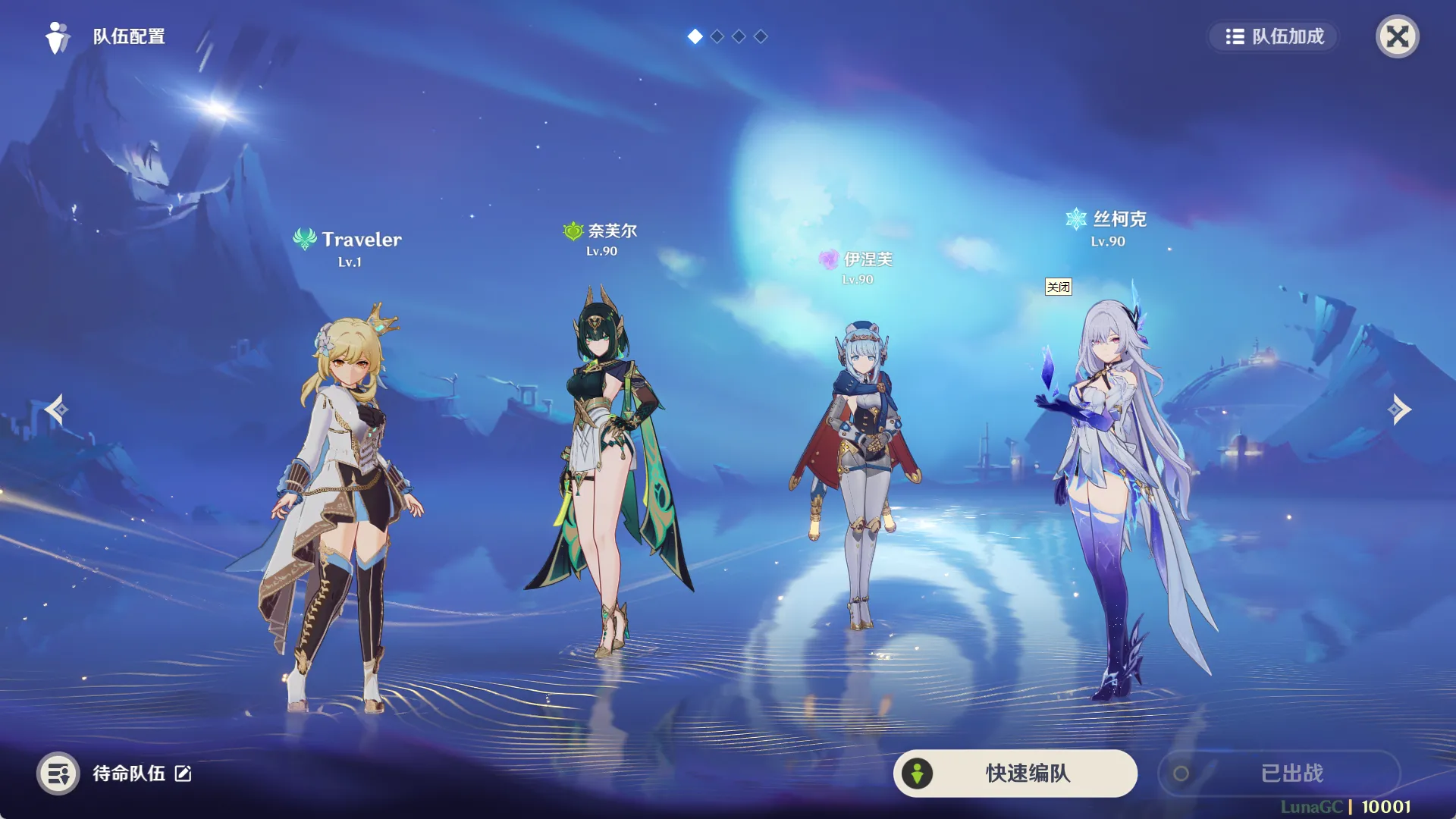Click the Dendro element icon beside Traveler
This screenshot has height=819, width=1456.
coord(304,238)
